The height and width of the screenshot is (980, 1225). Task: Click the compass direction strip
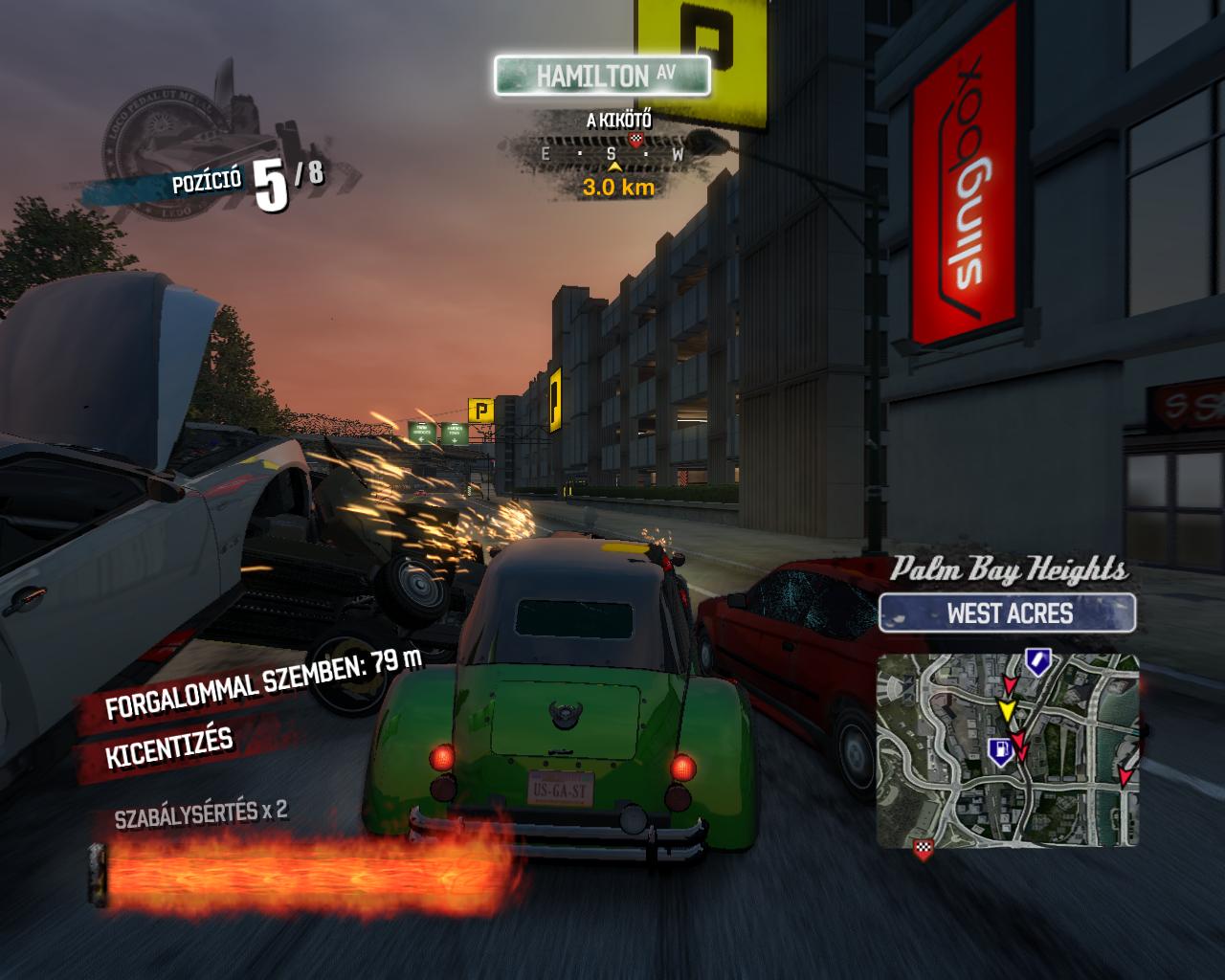[x=612, y=153]
